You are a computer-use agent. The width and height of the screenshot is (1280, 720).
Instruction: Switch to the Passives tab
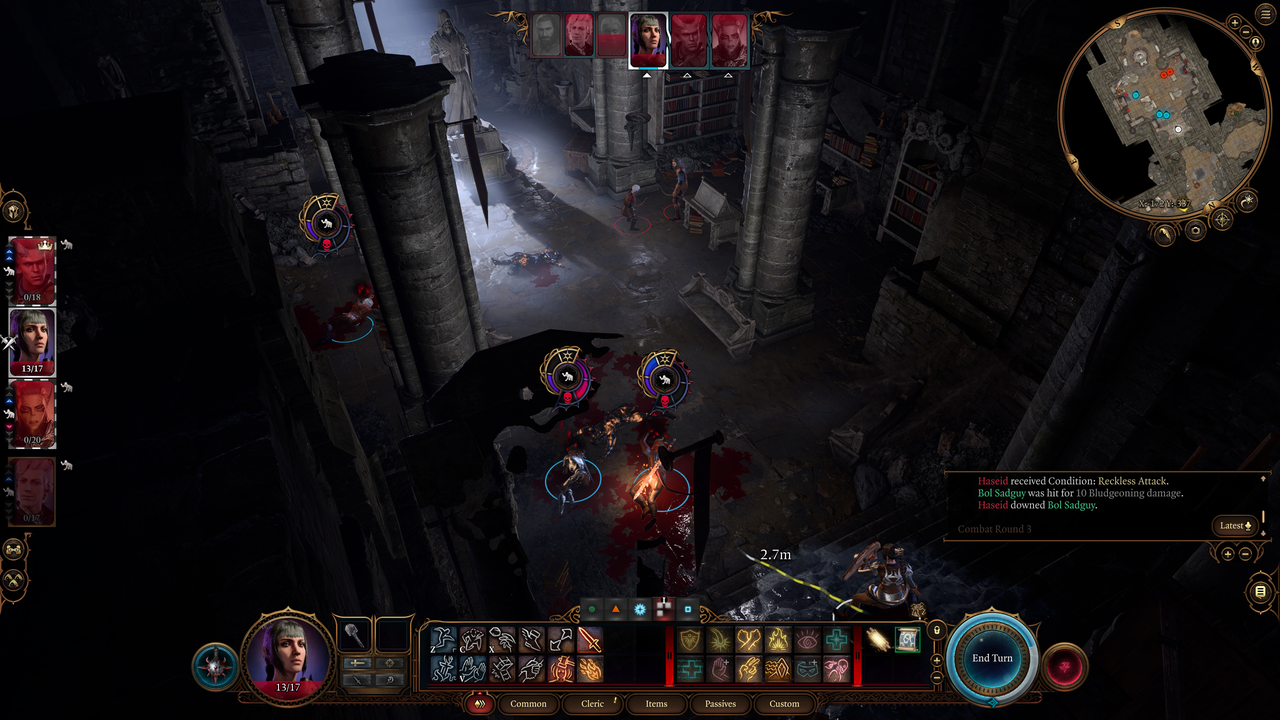[720, 703]
